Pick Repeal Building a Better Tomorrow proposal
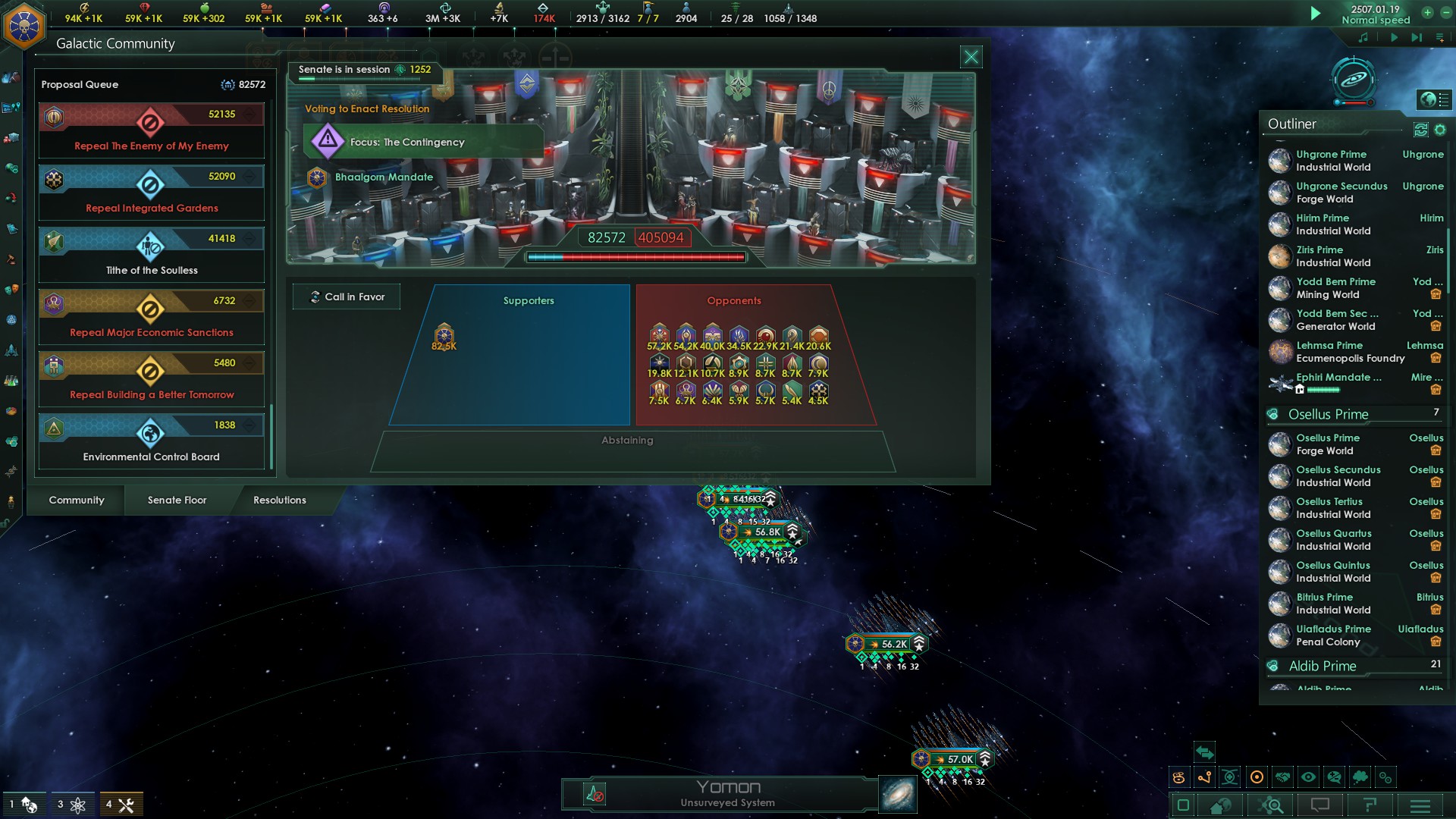Viewport: 1456px width, 819px height. pyautogui.click(x=152, y=378)
